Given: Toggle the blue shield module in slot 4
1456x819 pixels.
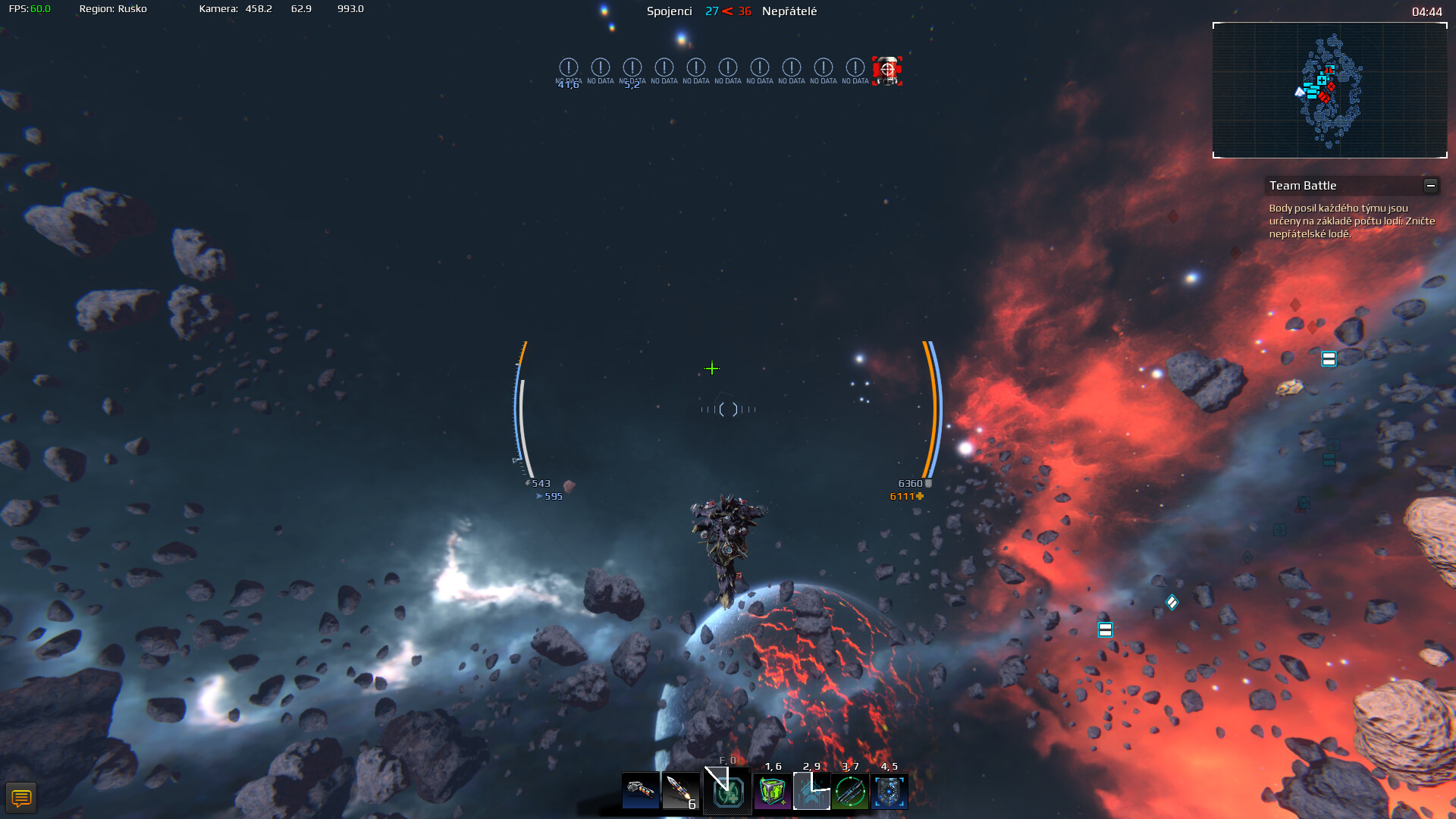Looking at the screenshot, I should pos(890,792).
